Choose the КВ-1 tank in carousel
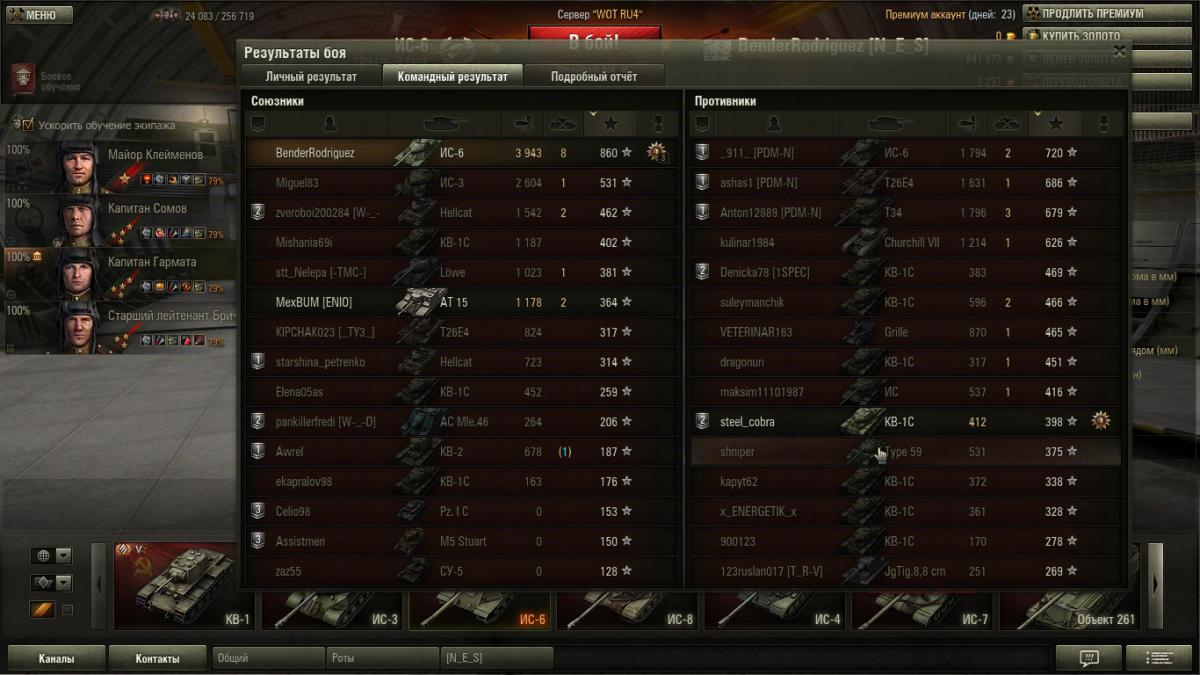Viewport: 1200px width, 675px height. (x=182, y=586)
